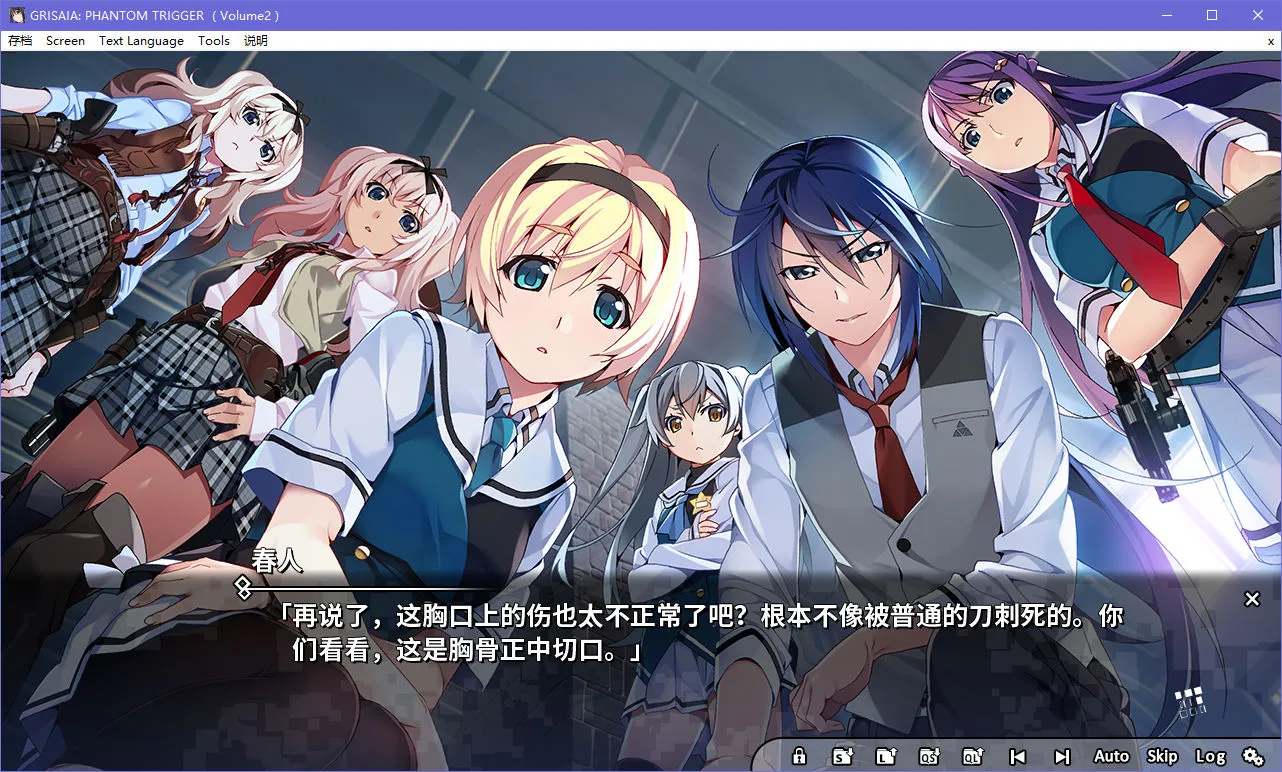
Task: Advance to the next message with the forward icon
Action: tap(1062, 756)
